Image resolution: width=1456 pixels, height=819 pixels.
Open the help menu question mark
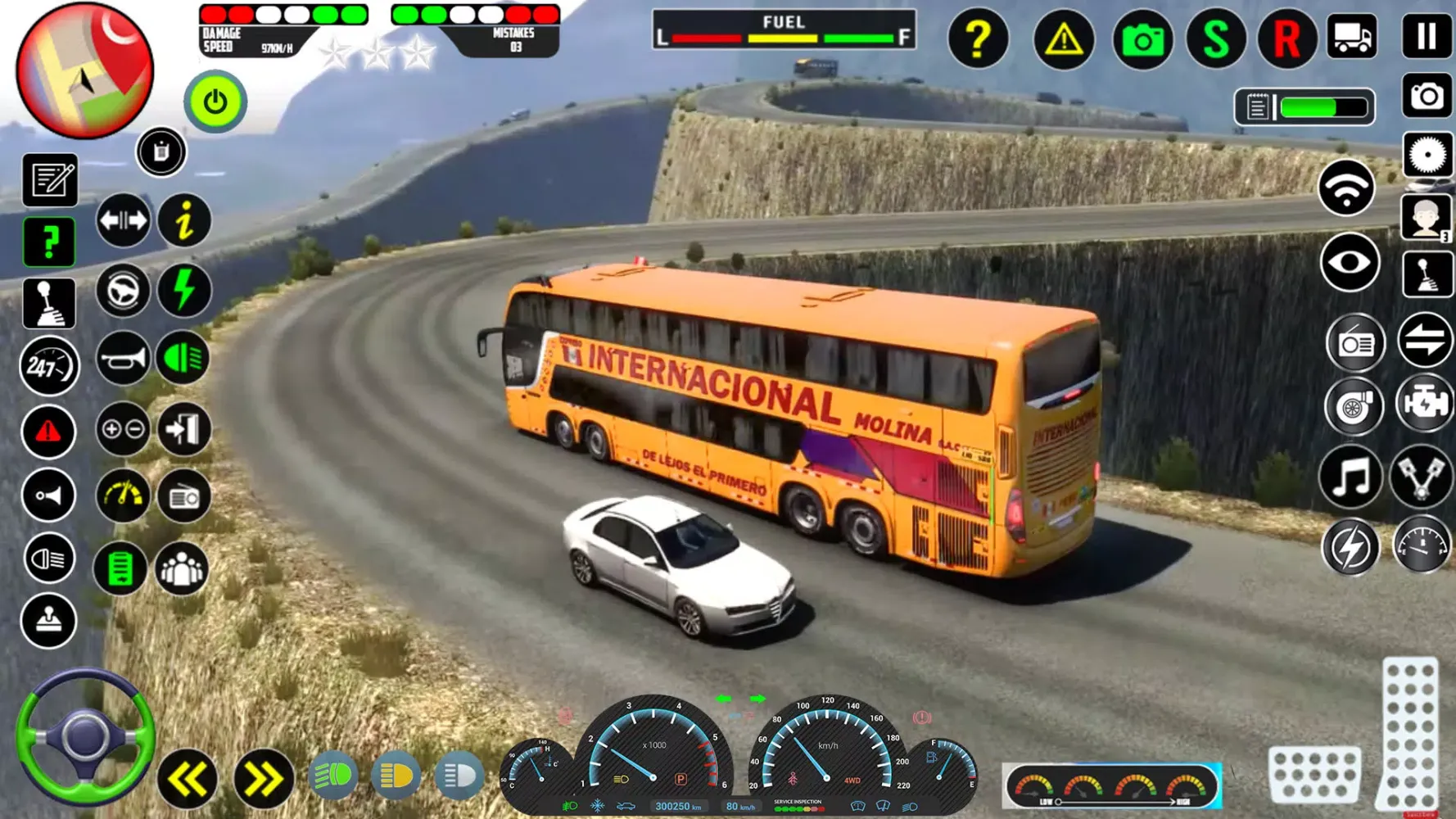tap(978, 38)
